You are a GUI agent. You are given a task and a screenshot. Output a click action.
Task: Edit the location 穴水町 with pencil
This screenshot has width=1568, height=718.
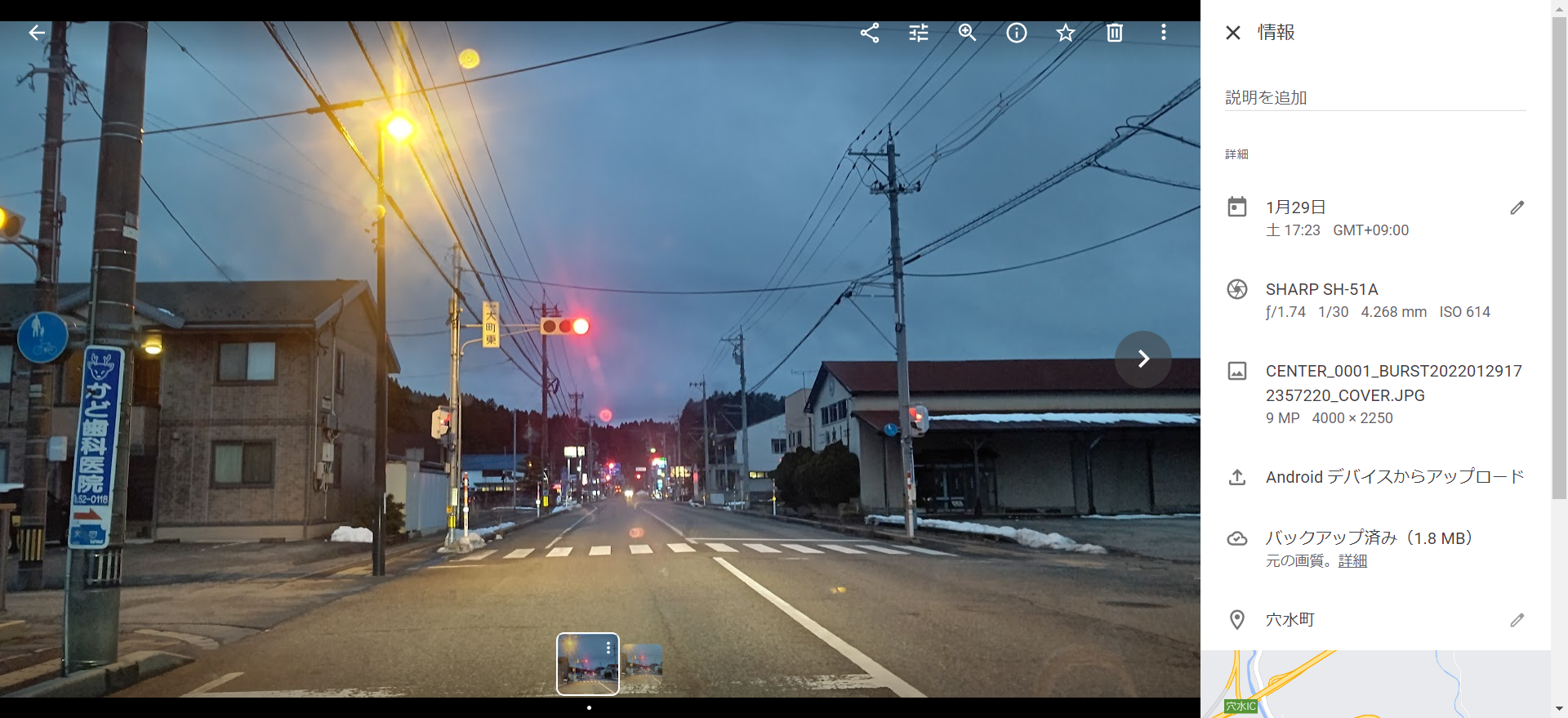click(x=1517, y=620)
